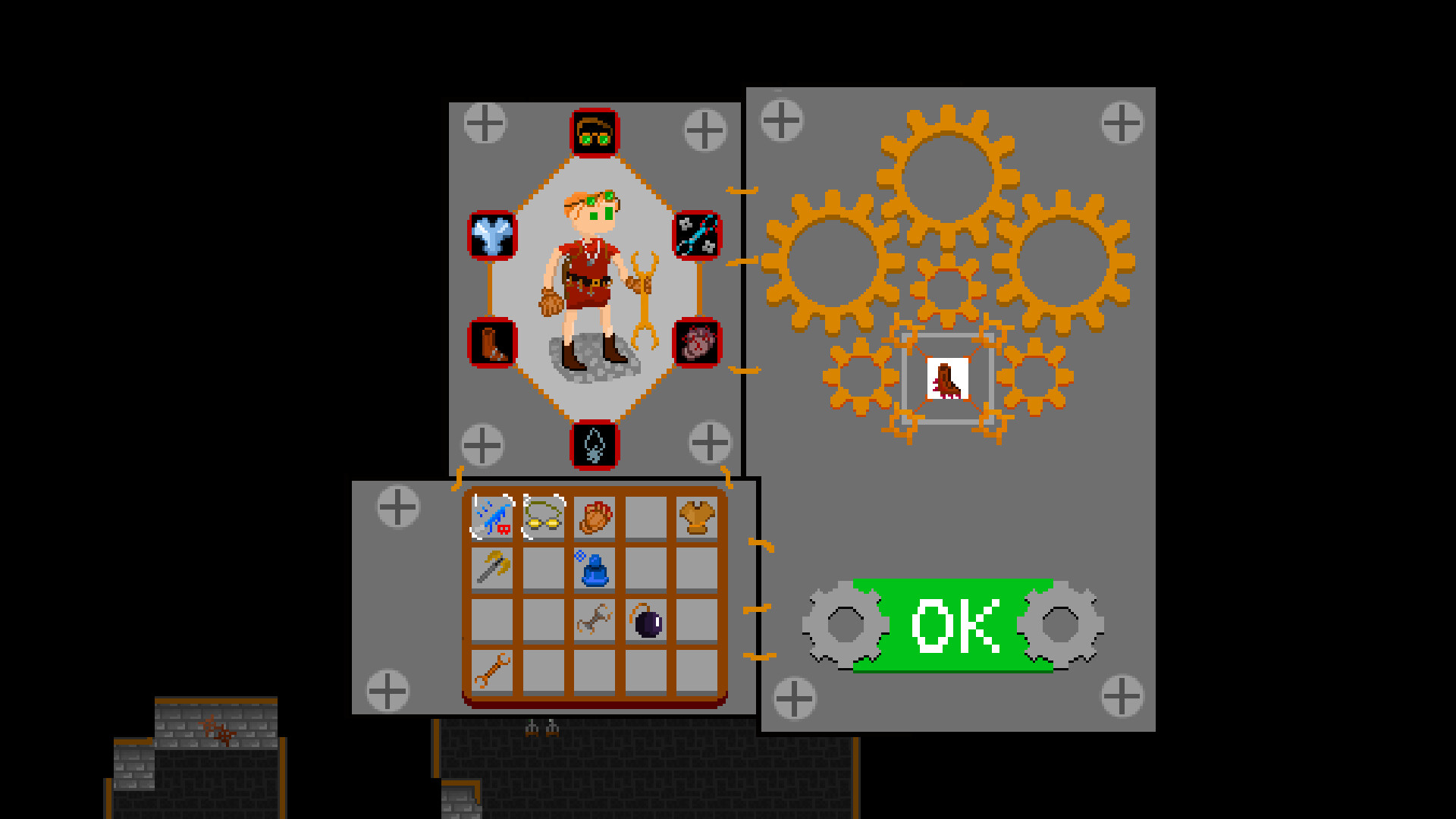The height and width of the screenshot is (819, 1456).
Task: Deselect the leather glove inventory item
Action: click(595, 516)
